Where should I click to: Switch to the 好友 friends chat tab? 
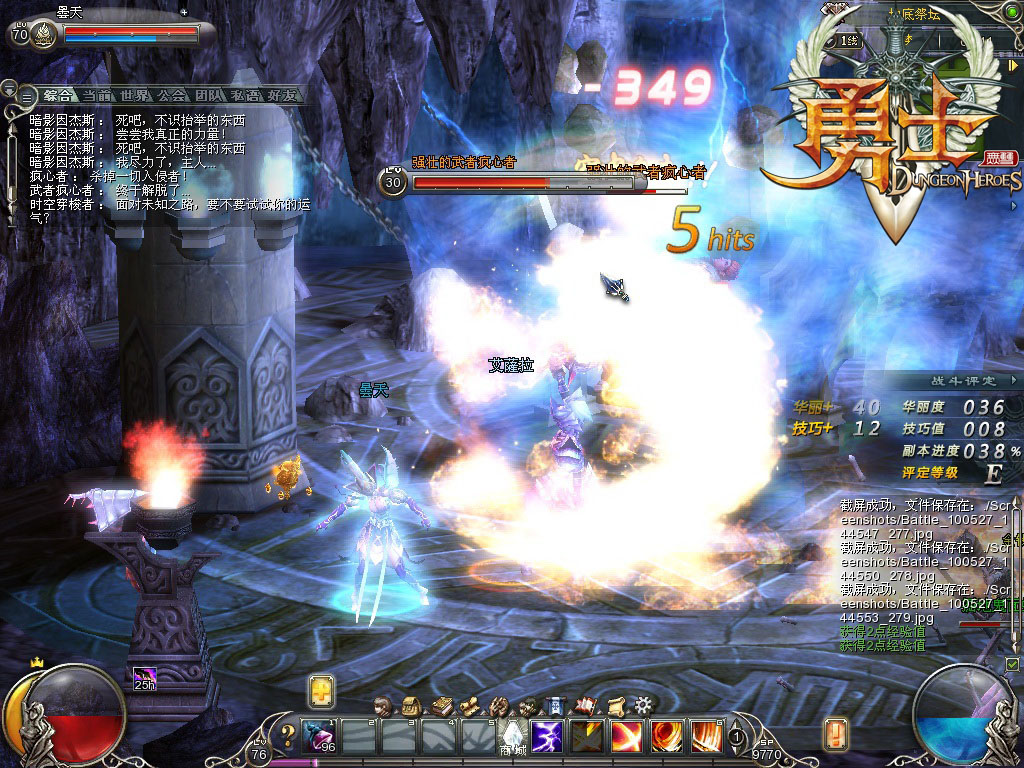pos(282,96)
